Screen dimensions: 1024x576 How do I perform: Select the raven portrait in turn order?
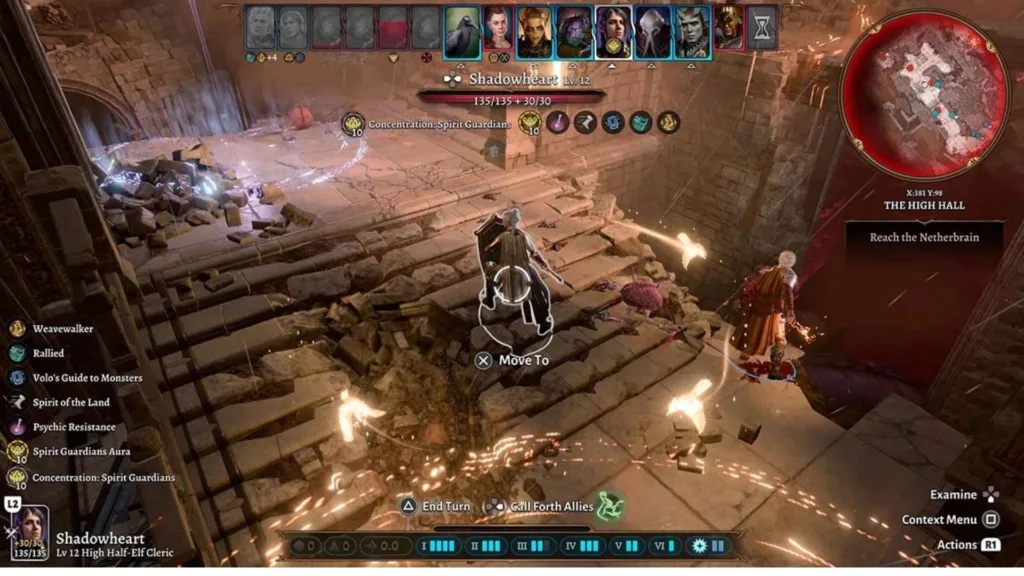point(461,31)
